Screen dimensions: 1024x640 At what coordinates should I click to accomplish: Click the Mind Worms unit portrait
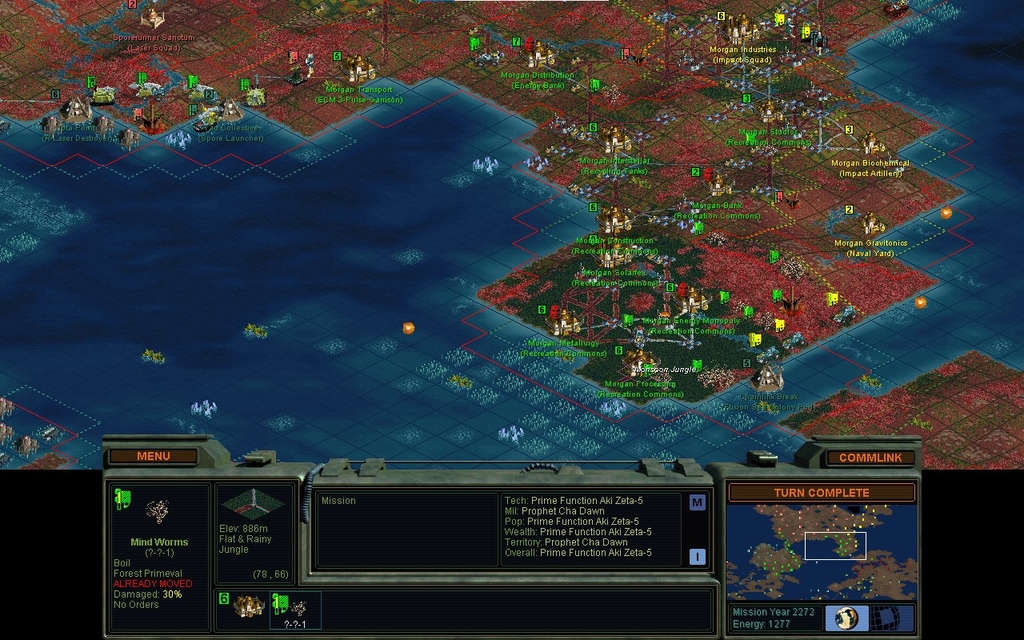(157, 512)
